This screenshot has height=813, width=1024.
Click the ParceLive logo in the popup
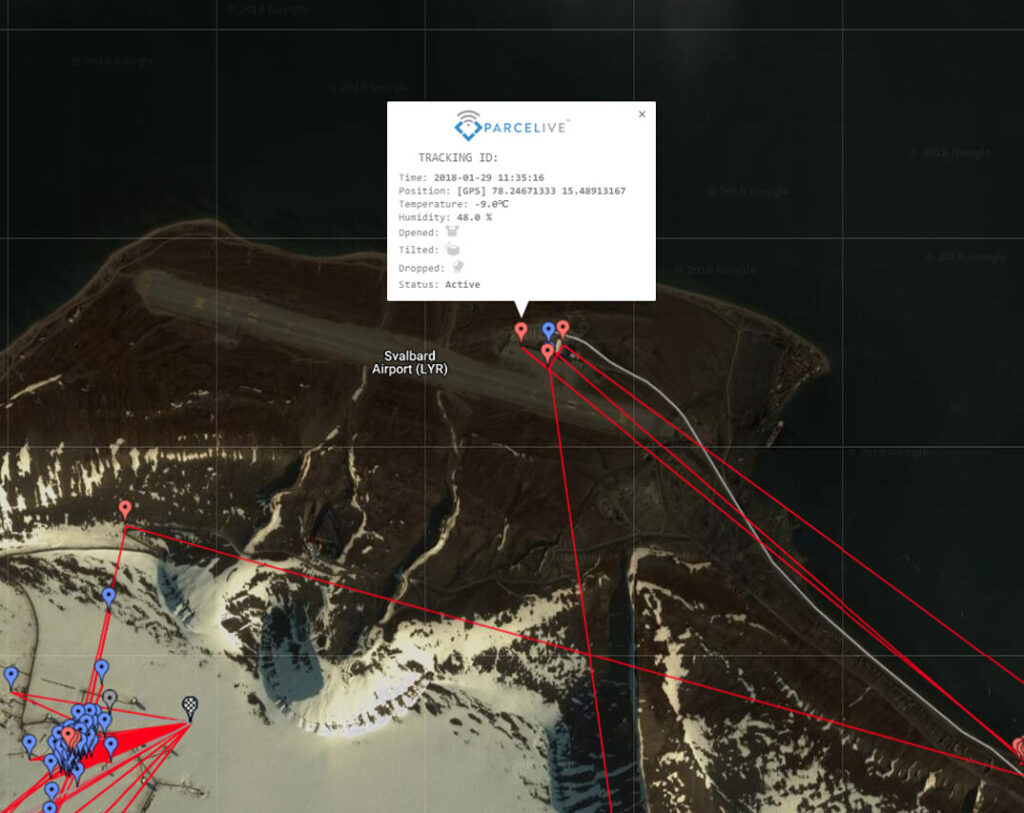(x=512, y=125)
